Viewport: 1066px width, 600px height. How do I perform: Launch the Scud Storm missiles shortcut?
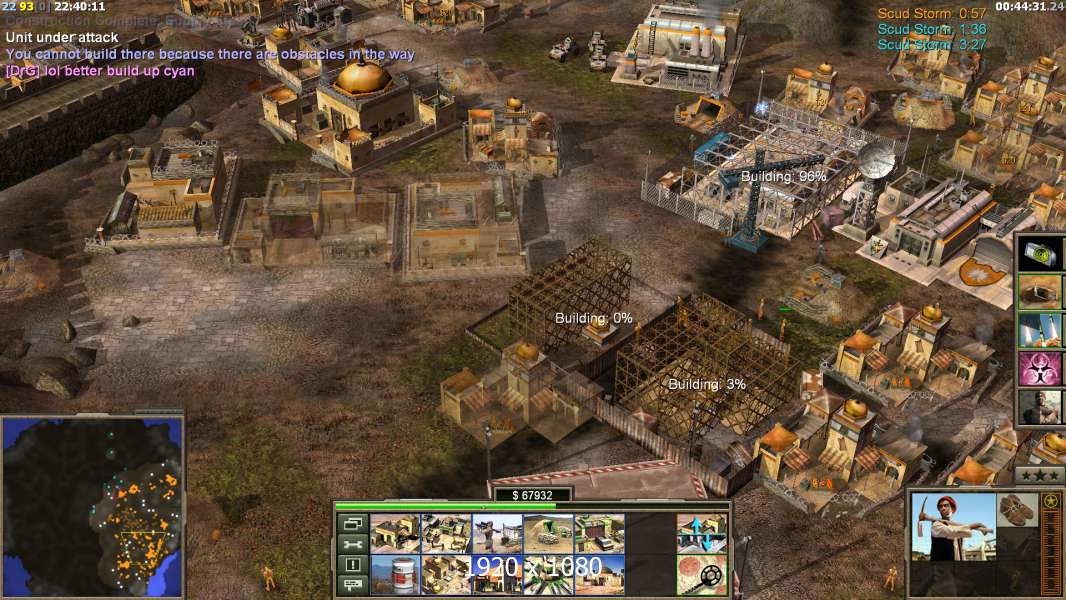[1041, 330]
